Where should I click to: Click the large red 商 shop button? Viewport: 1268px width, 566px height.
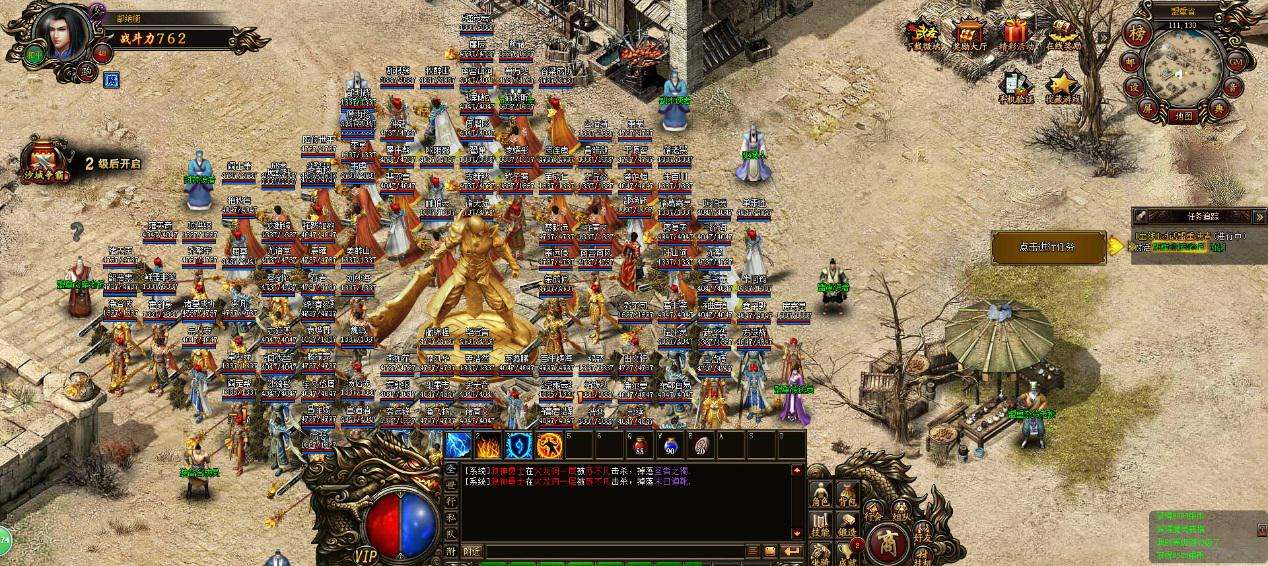(x=886, y=543)
